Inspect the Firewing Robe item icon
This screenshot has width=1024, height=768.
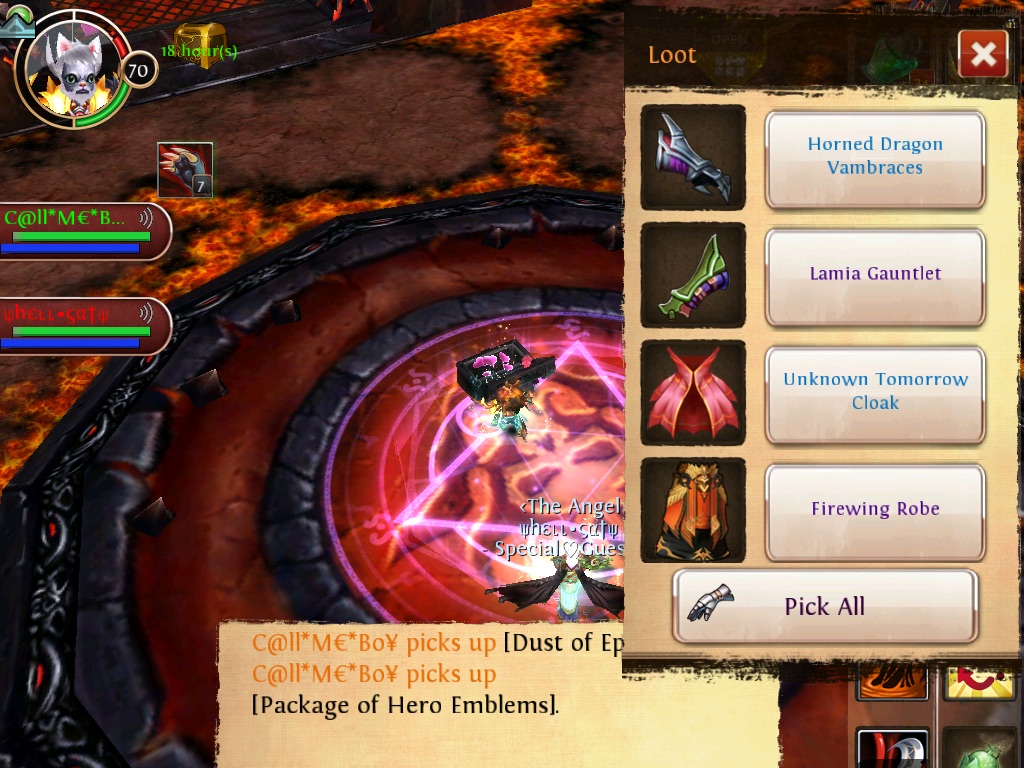693,510
